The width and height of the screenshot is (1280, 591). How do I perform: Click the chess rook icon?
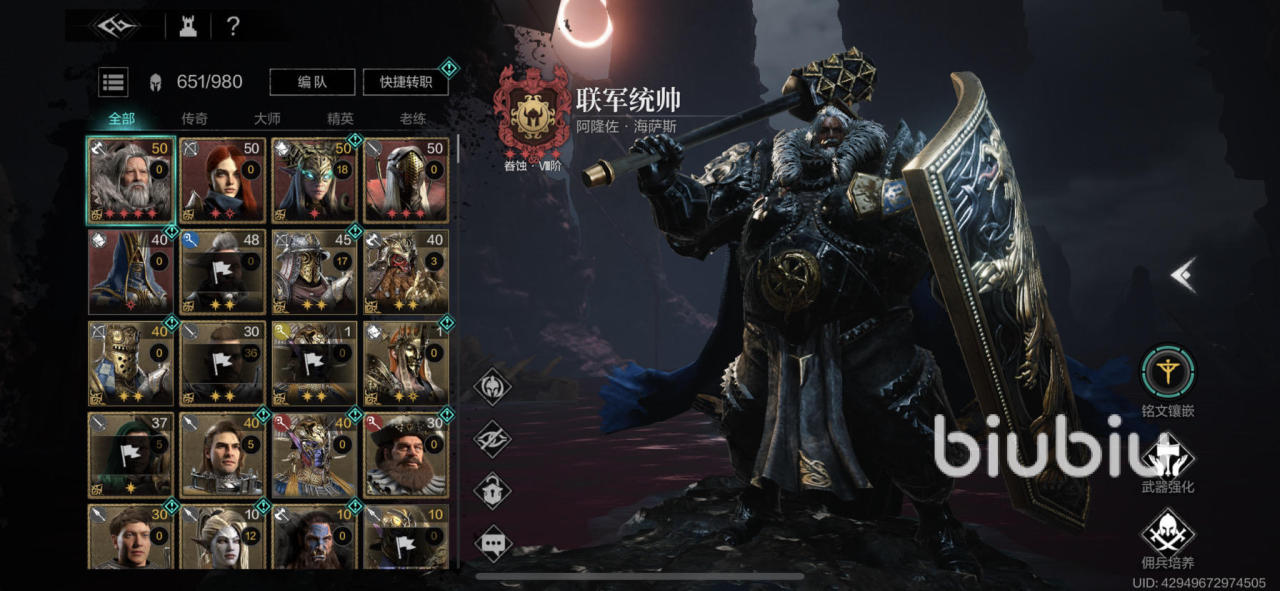pos(188,27)
